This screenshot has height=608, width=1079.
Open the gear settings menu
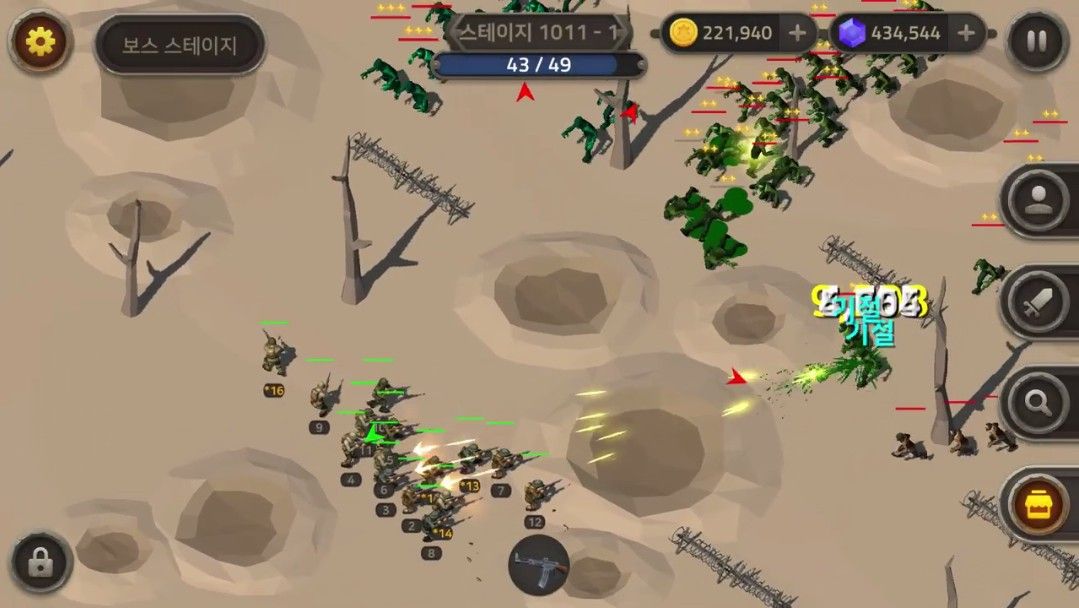(x=39, y=42)
